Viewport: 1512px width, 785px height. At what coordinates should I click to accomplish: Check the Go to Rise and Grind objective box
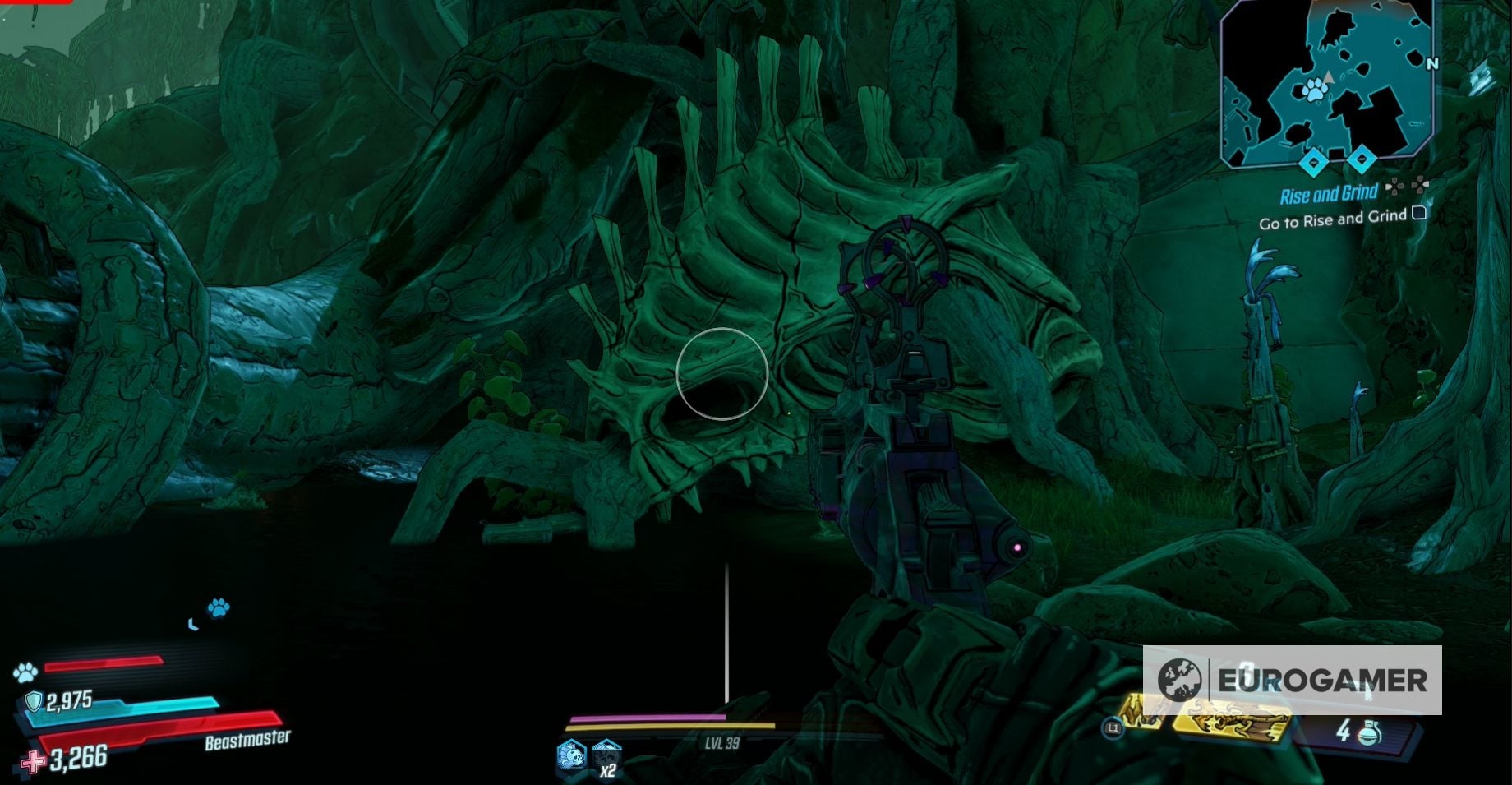1418,214
